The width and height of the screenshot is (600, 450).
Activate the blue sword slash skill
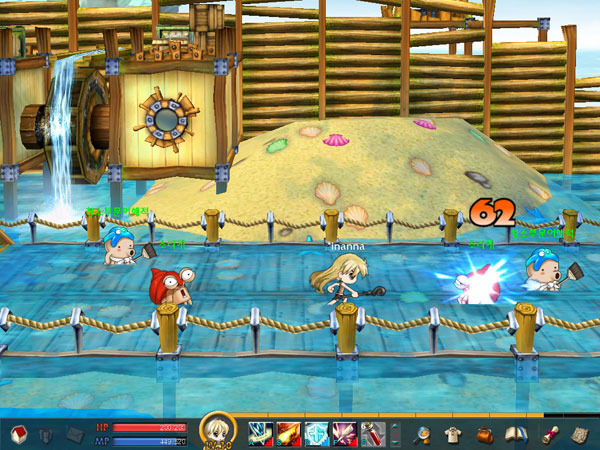(260, 433)
